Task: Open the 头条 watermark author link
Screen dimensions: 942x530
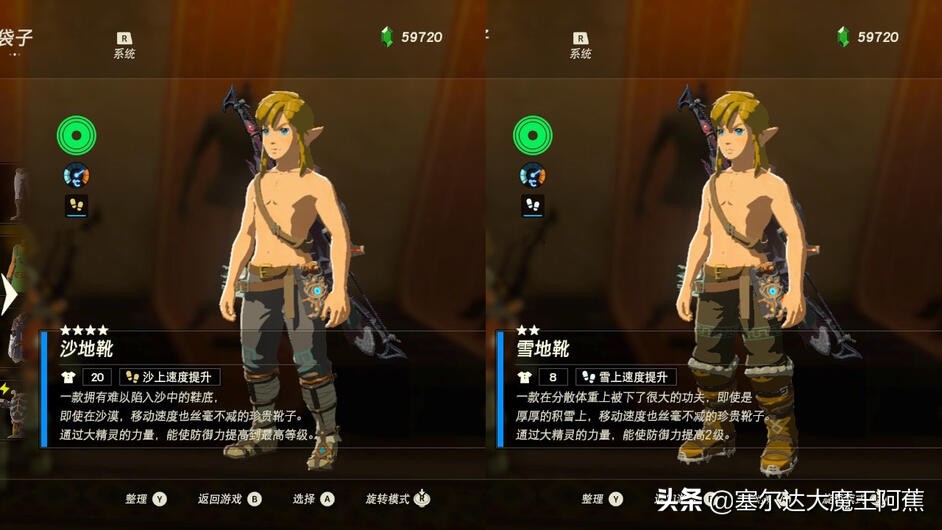Action: [x=790, y=500]
